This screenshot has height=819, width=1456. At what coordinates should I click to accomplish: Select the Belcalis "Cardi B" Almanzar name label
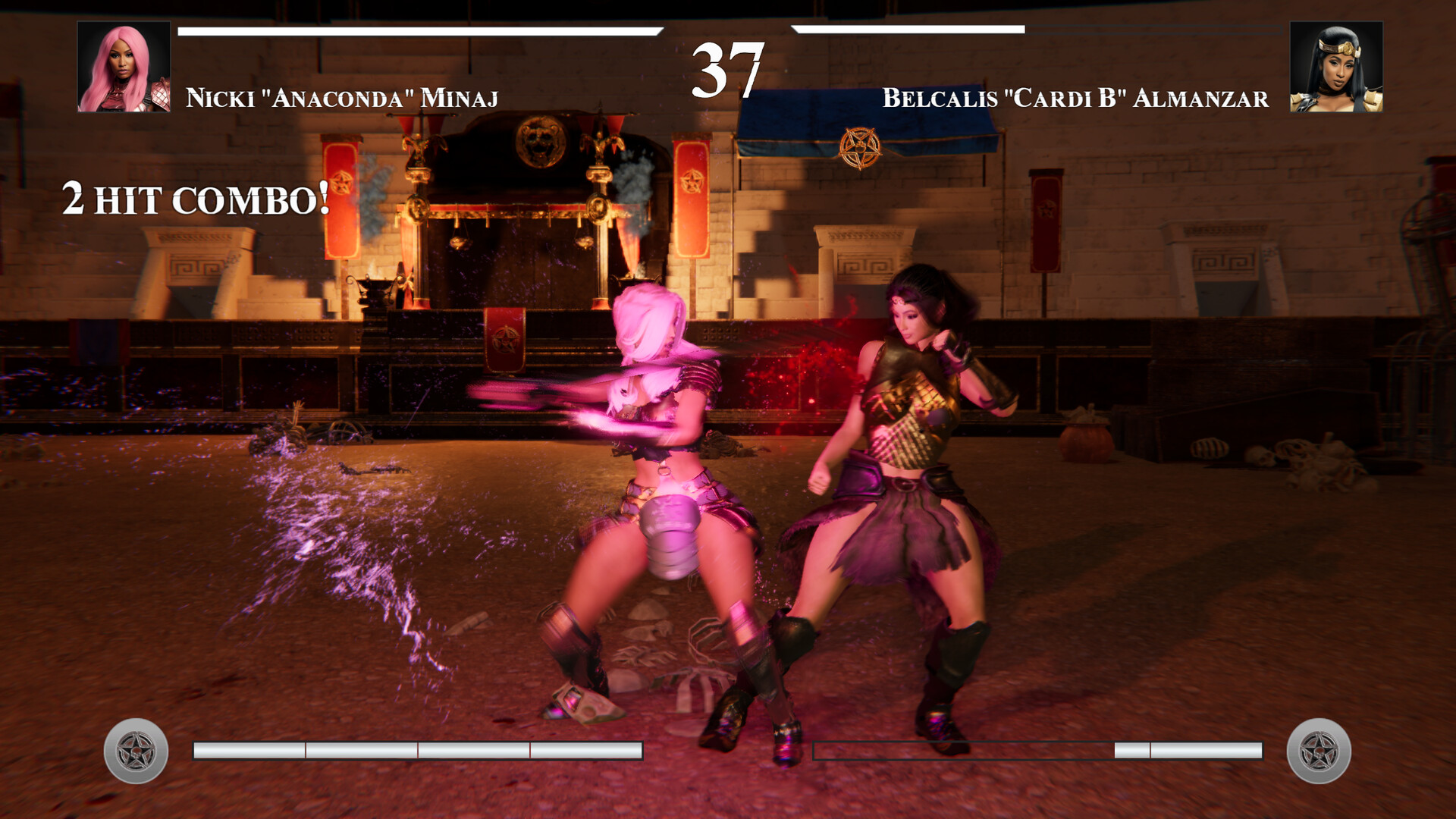[x=1075, y=97]
